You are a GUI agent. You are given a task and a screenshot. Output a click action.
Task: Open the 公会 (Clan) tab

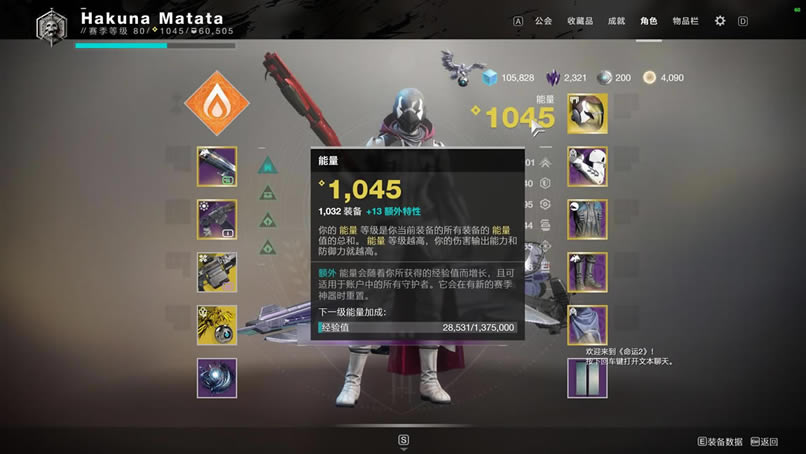[x=543, y=20]
